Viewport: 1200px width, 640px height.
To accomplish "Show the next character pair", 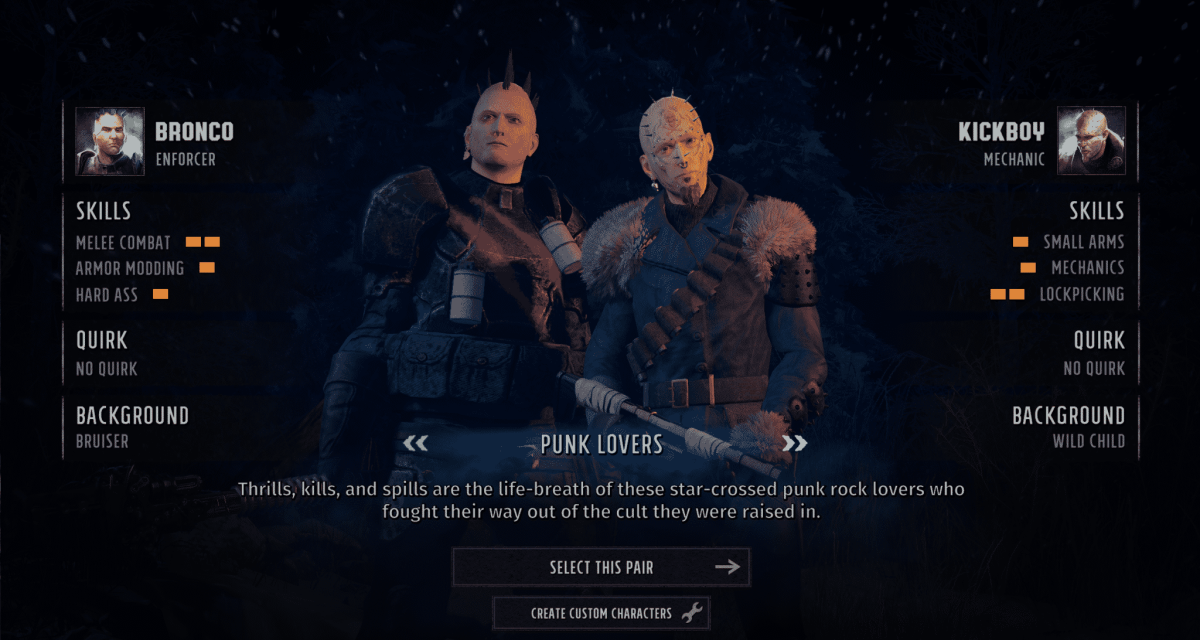I will tap(794, 444).
